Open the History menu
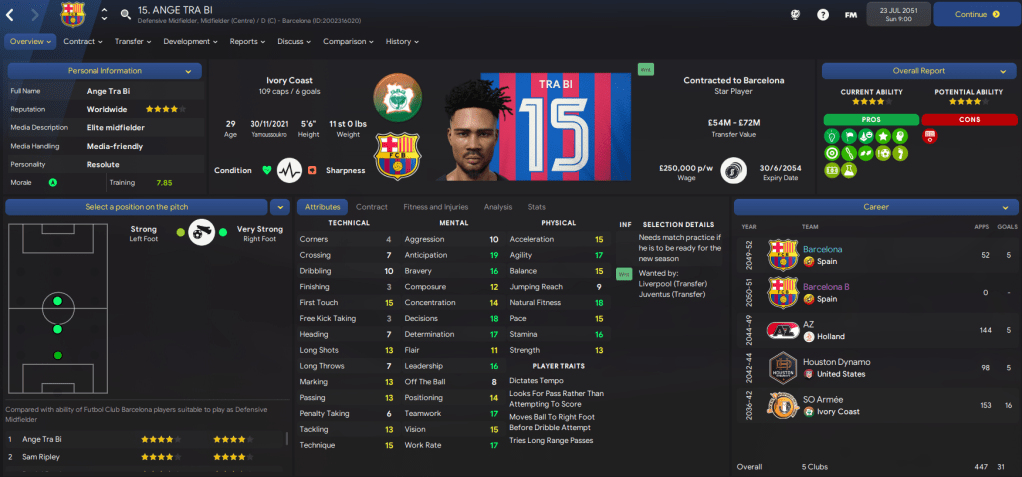 click(x=402, y=42)
